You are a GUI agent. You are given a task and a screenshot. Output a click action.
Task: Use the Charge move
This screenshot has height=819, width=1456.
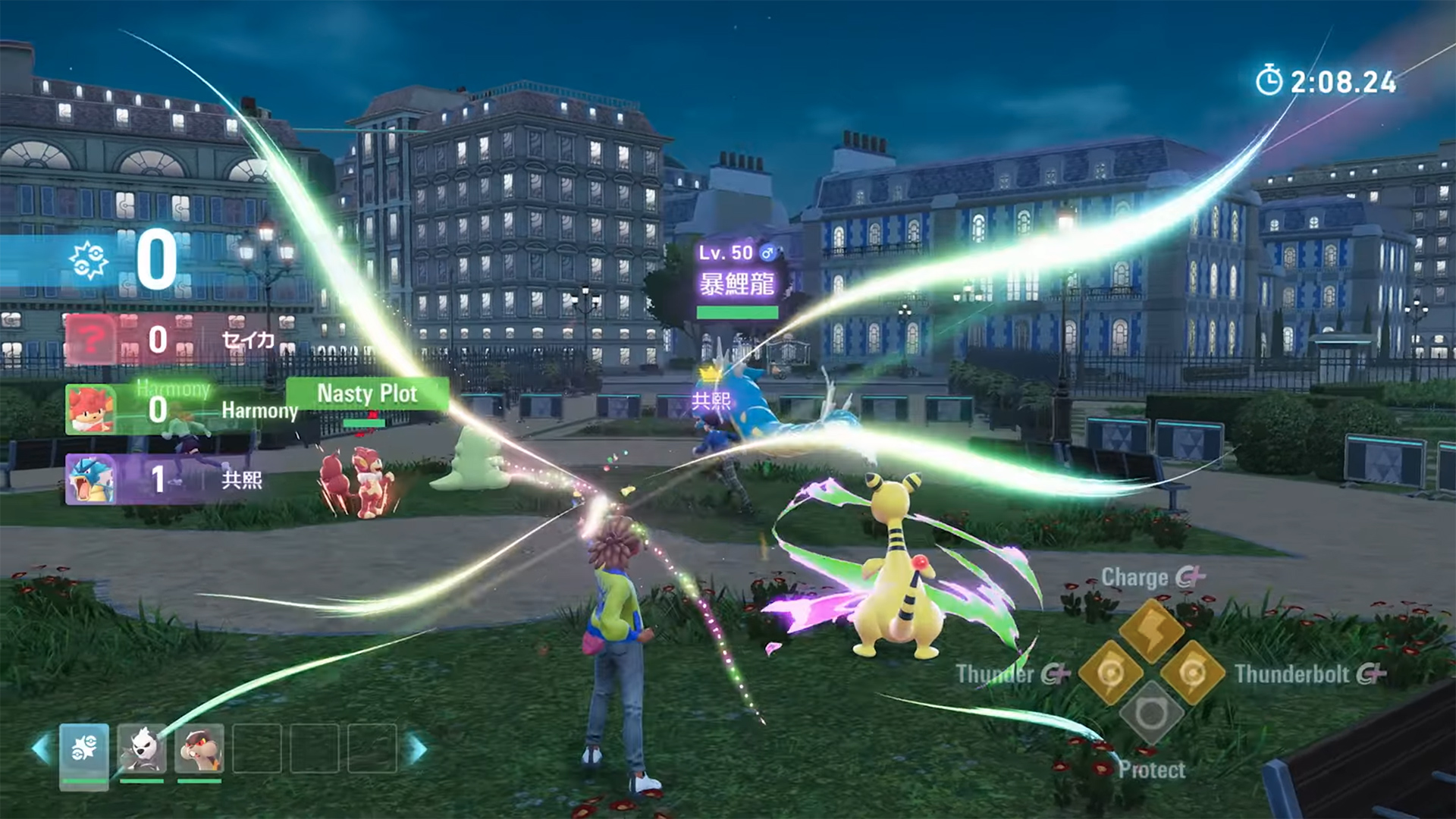click(1152, 630)
